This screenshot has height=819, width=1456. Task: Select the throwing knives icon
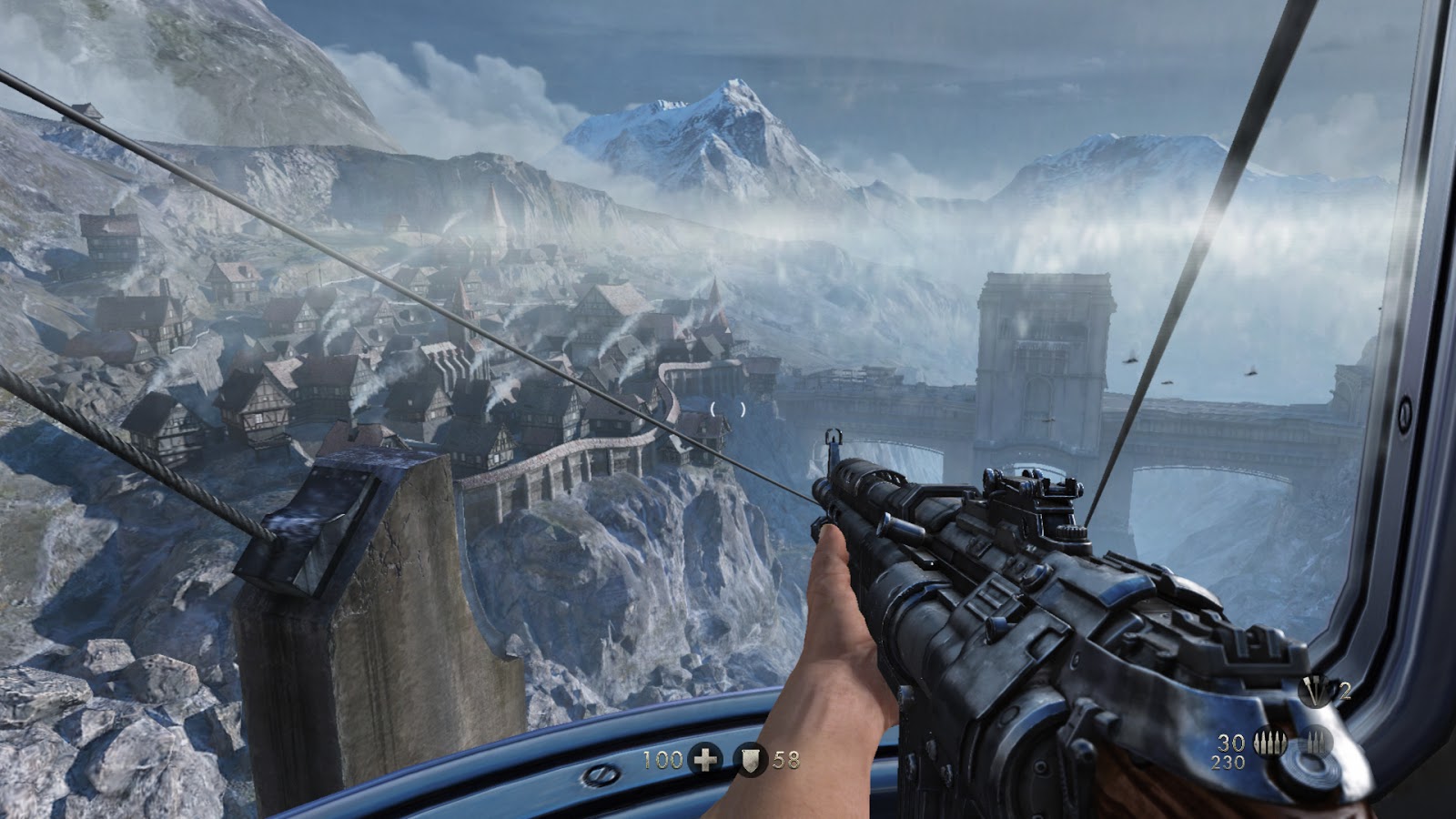[x=1312, y=692]
